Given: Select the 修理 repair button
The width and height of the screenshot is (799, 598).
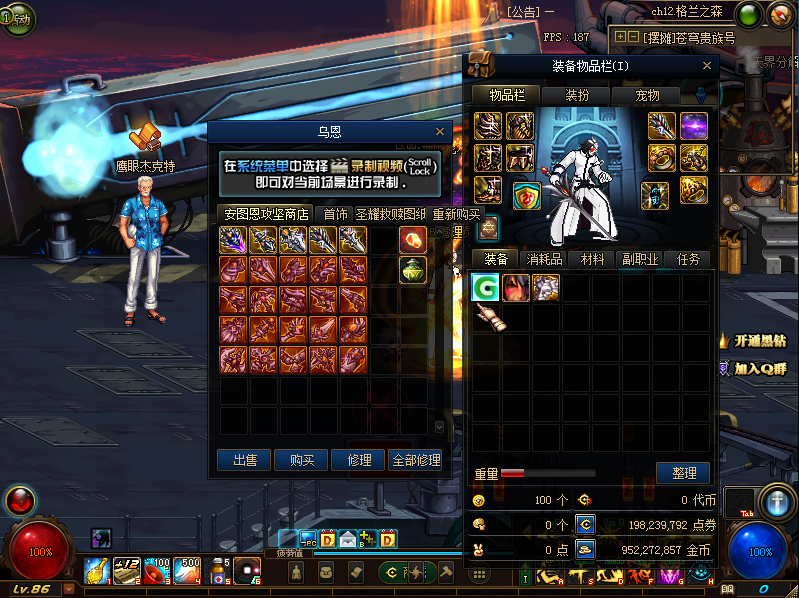Looking at the screenshot, I should tap(359, 460).
